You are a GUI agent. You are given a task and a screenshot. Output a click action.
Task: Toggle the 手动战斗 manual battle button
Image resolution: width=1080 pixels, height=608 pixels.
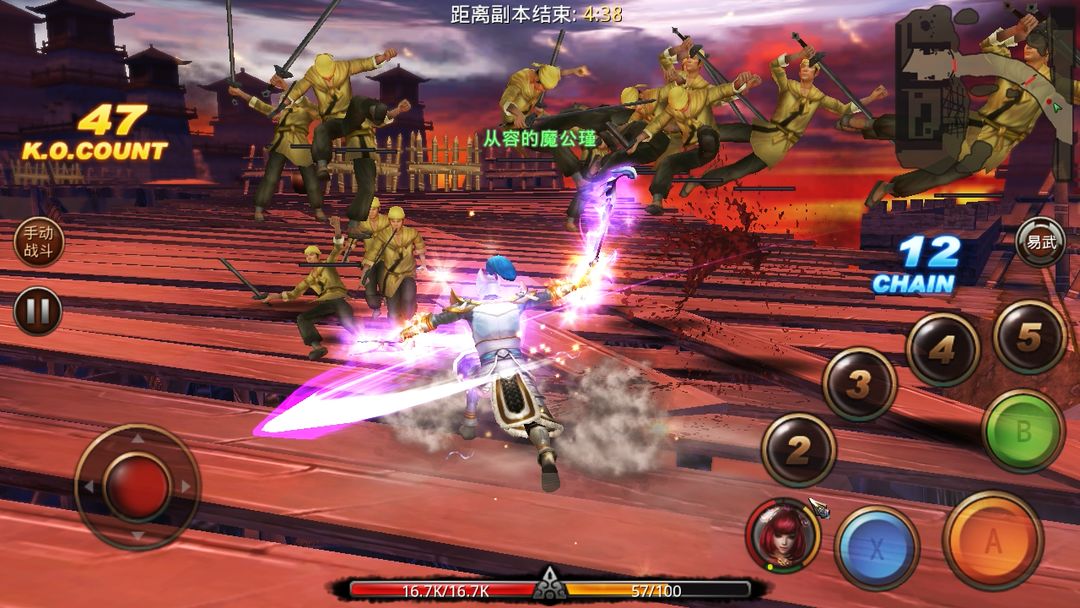pyautogui.click(x=38, y=242)
